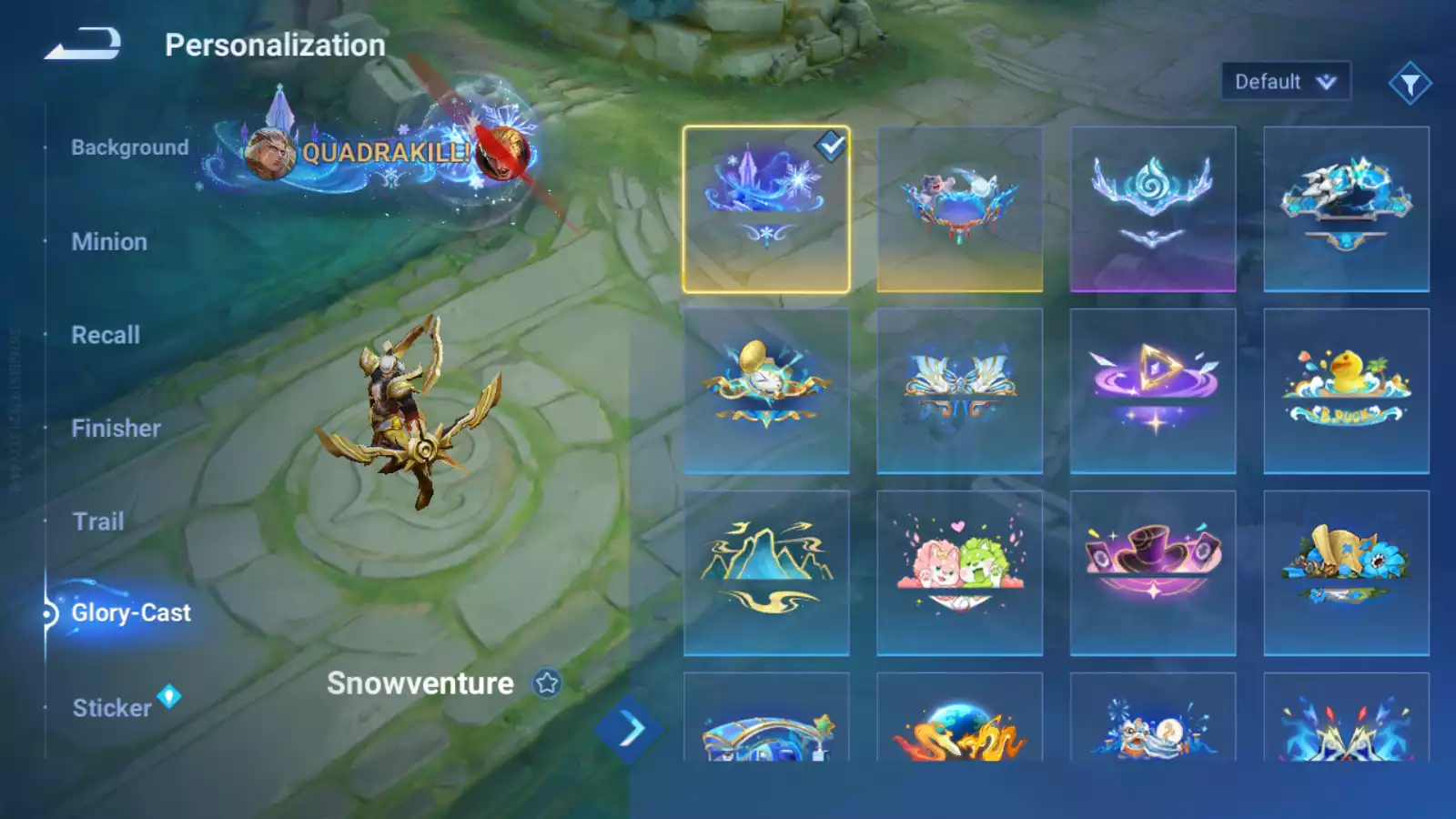
Task: Show the Finisher category
Action: coord(116,429)
